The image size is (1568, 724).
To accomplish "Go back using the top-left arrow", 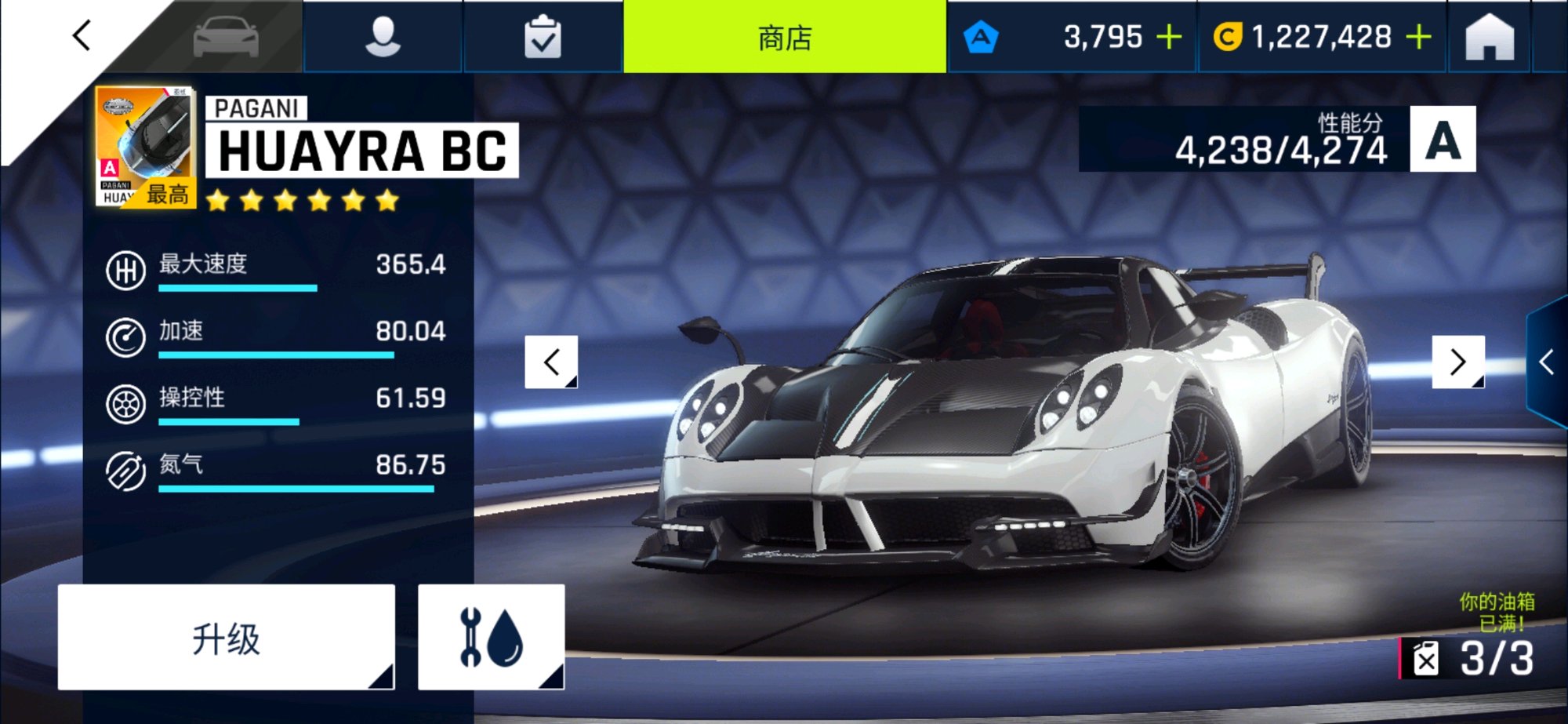I will pyautogui.click(x=82, y=36).
